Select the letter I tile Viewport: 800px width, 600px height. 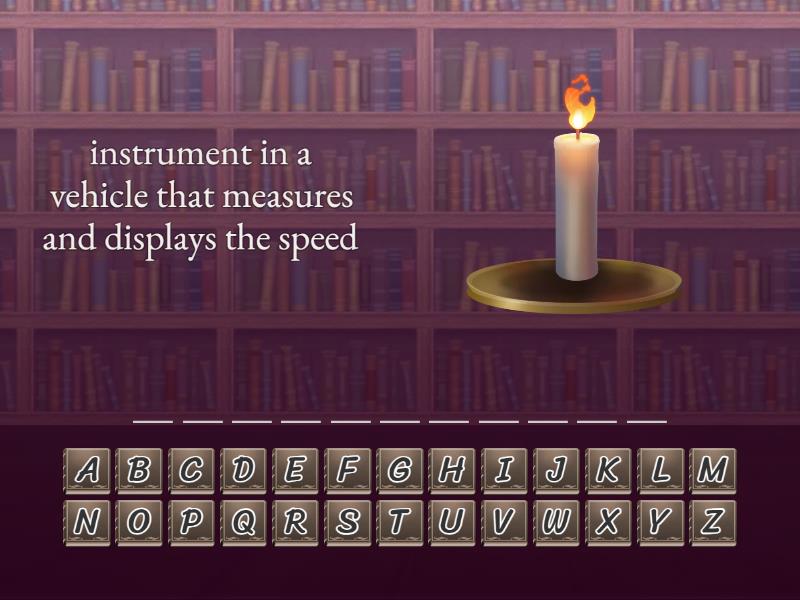pyautogui.click(x=504, y=470)
